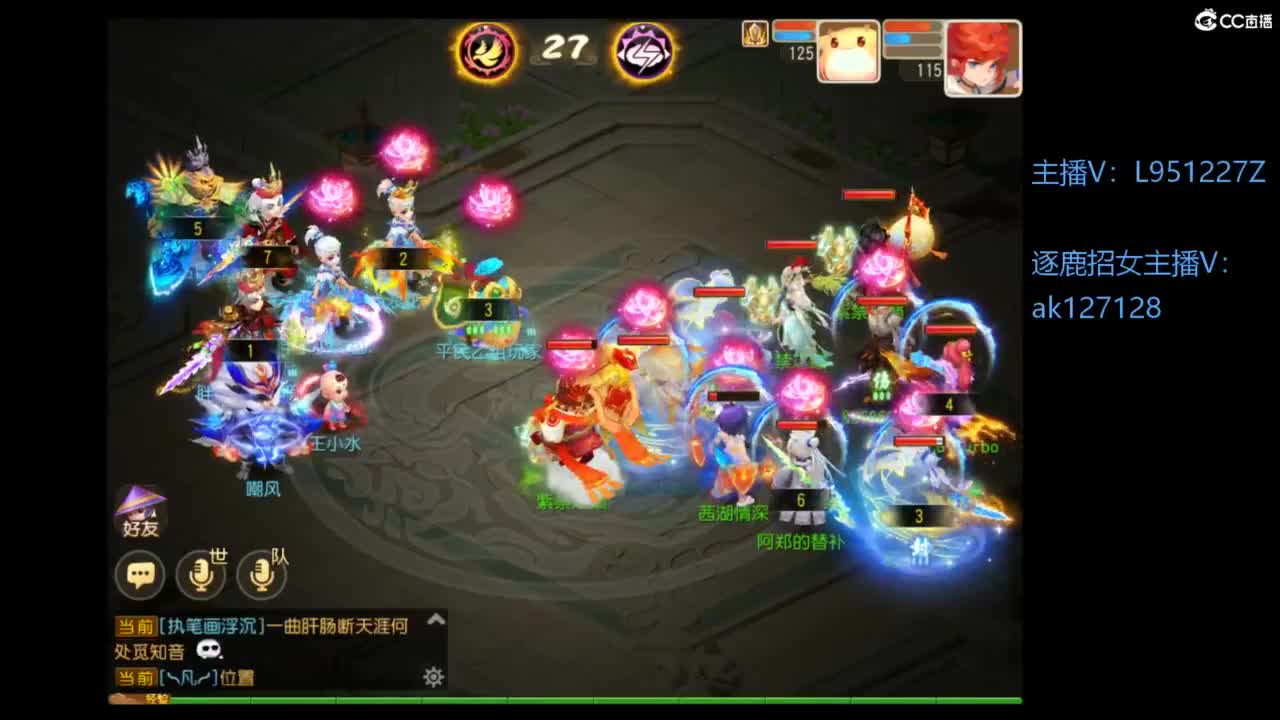The image size is (1280, 720).
Task: Open chat settings via the gear icon
Action: (431, 676)
